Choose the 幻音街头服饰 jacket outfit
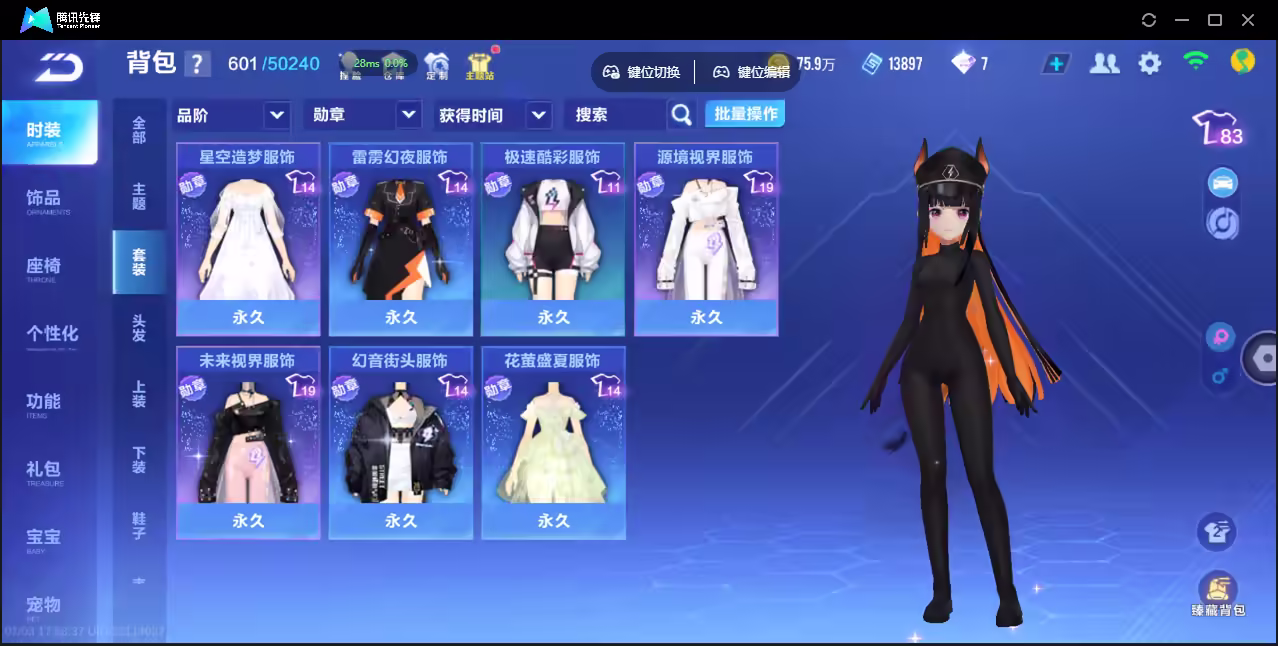Screen dimensions: 1278x646 [x=401, y=442]
